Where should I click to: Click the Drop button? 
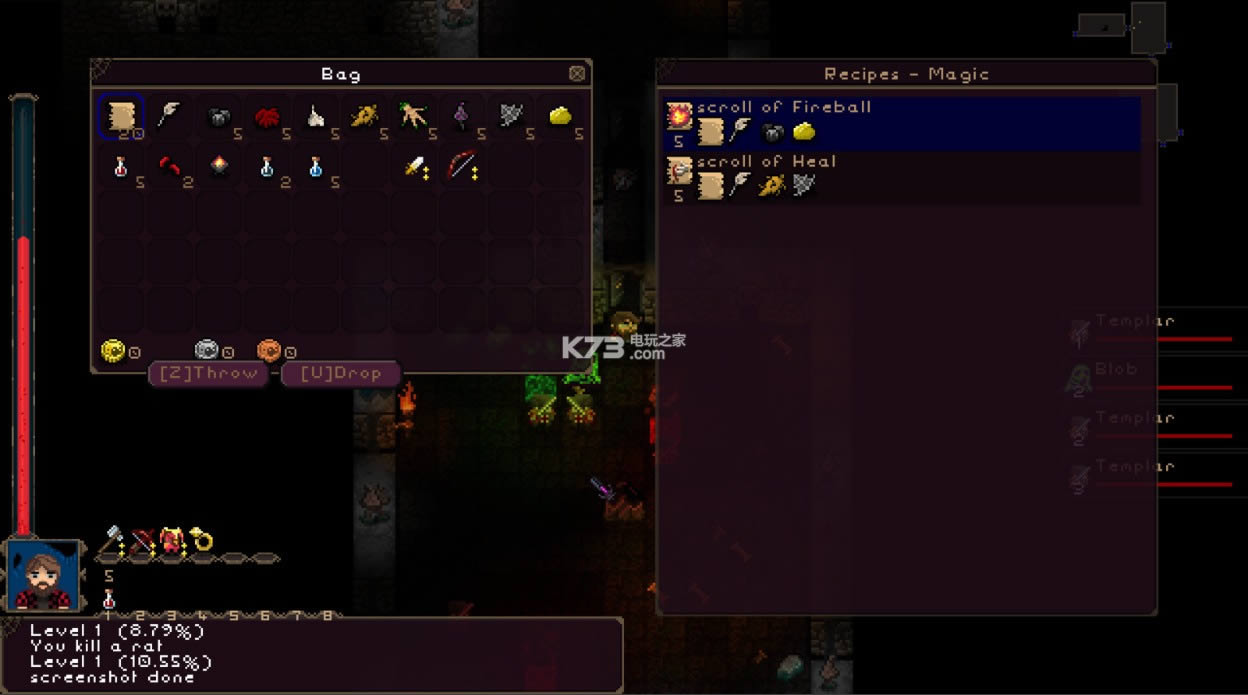pyautogui.click(x=340, y=373)
